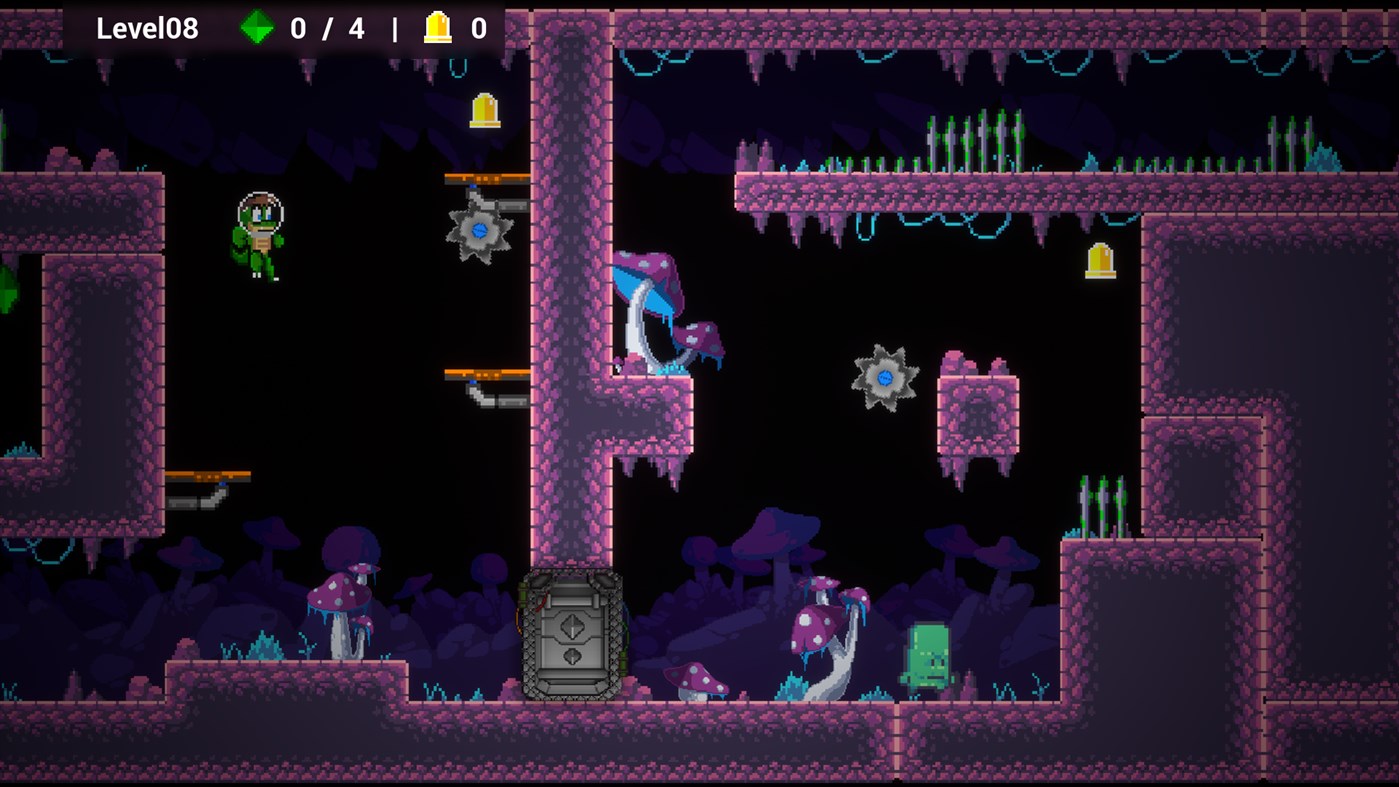Click the yellow bell icon in the HUD

click(437, 28)
